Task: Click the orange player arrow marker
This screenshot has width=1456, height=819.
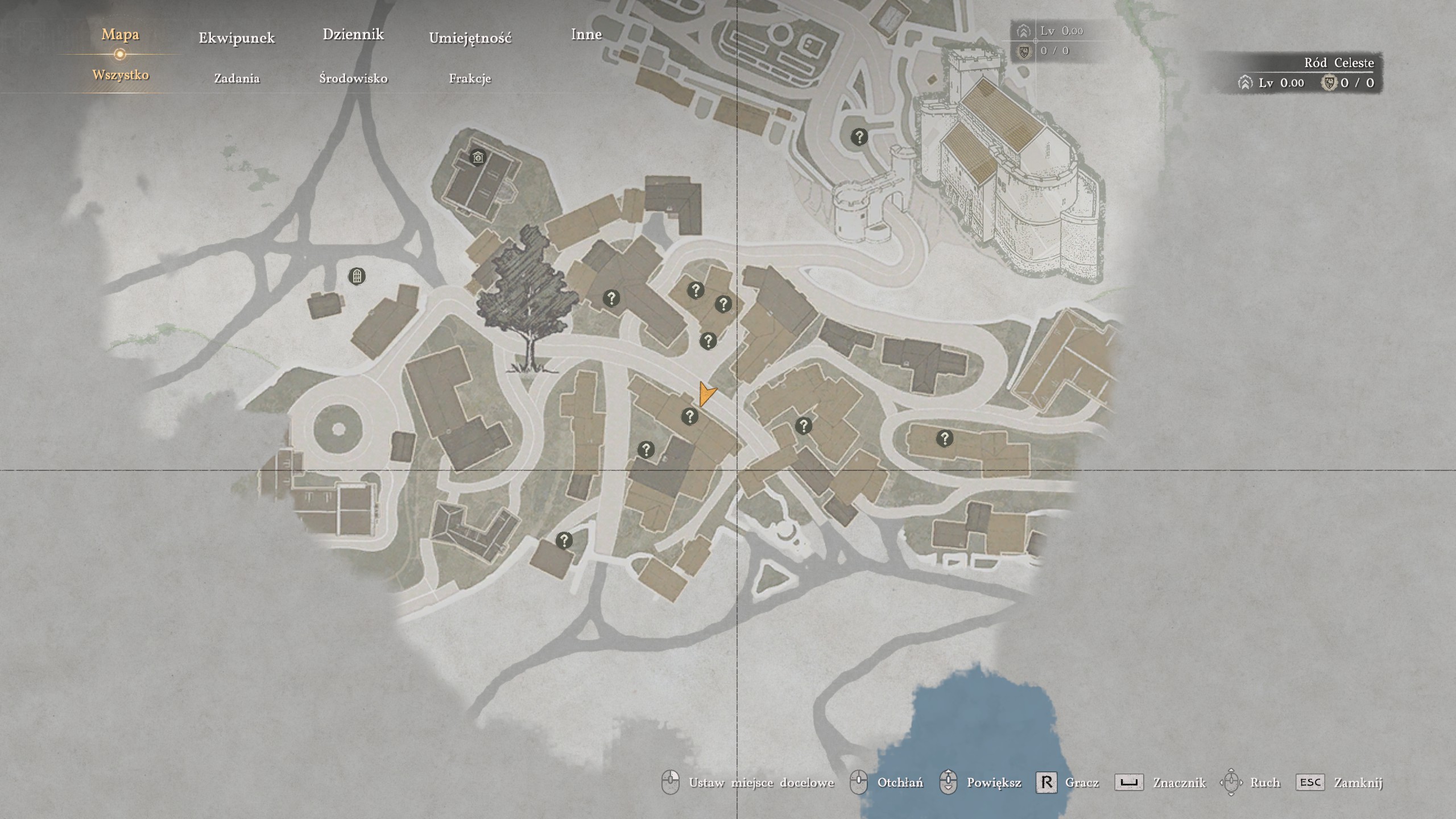Action: 706,394
